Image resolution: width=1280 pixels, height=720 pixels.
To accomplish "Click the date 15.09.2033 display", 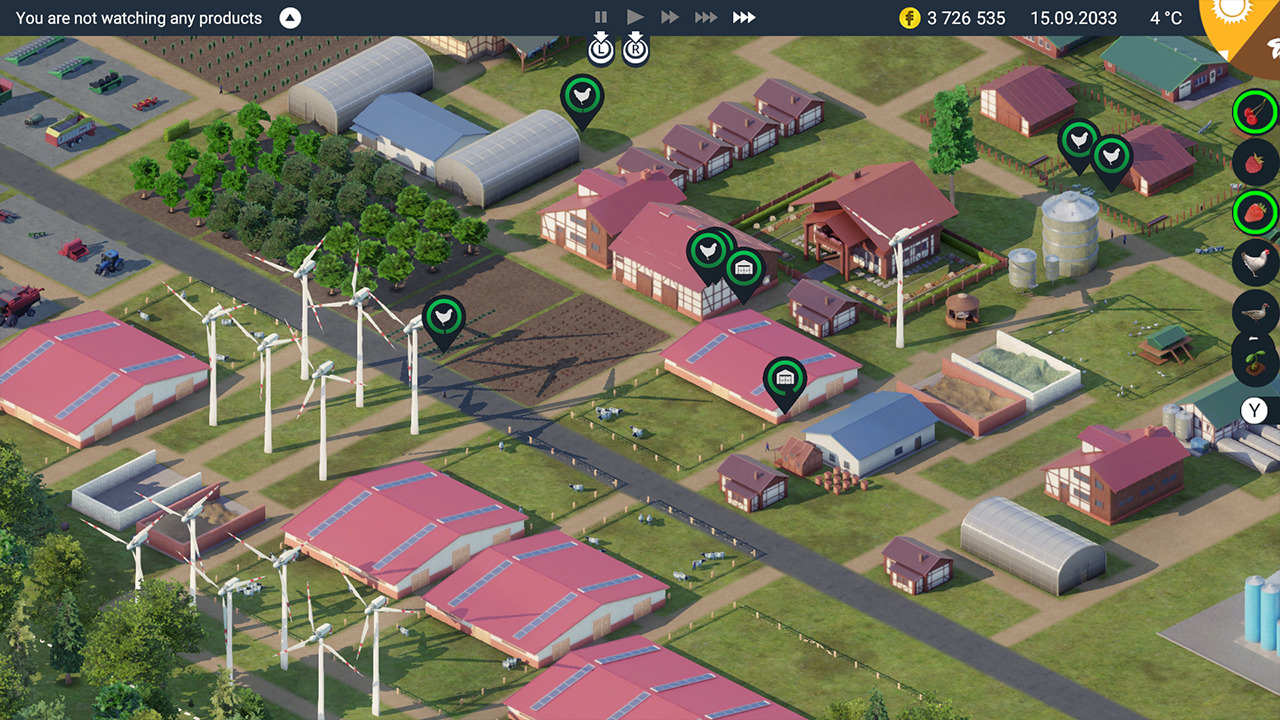I will point(1073,17).
